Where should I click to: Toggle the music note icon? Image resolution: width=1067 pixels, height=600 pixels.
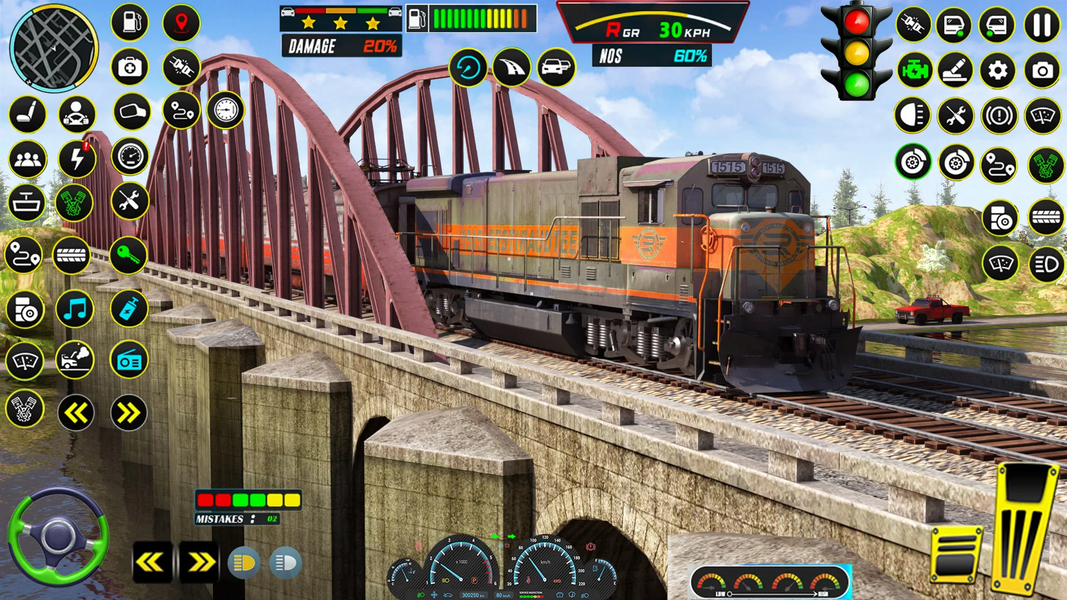[x=75, y=309]
